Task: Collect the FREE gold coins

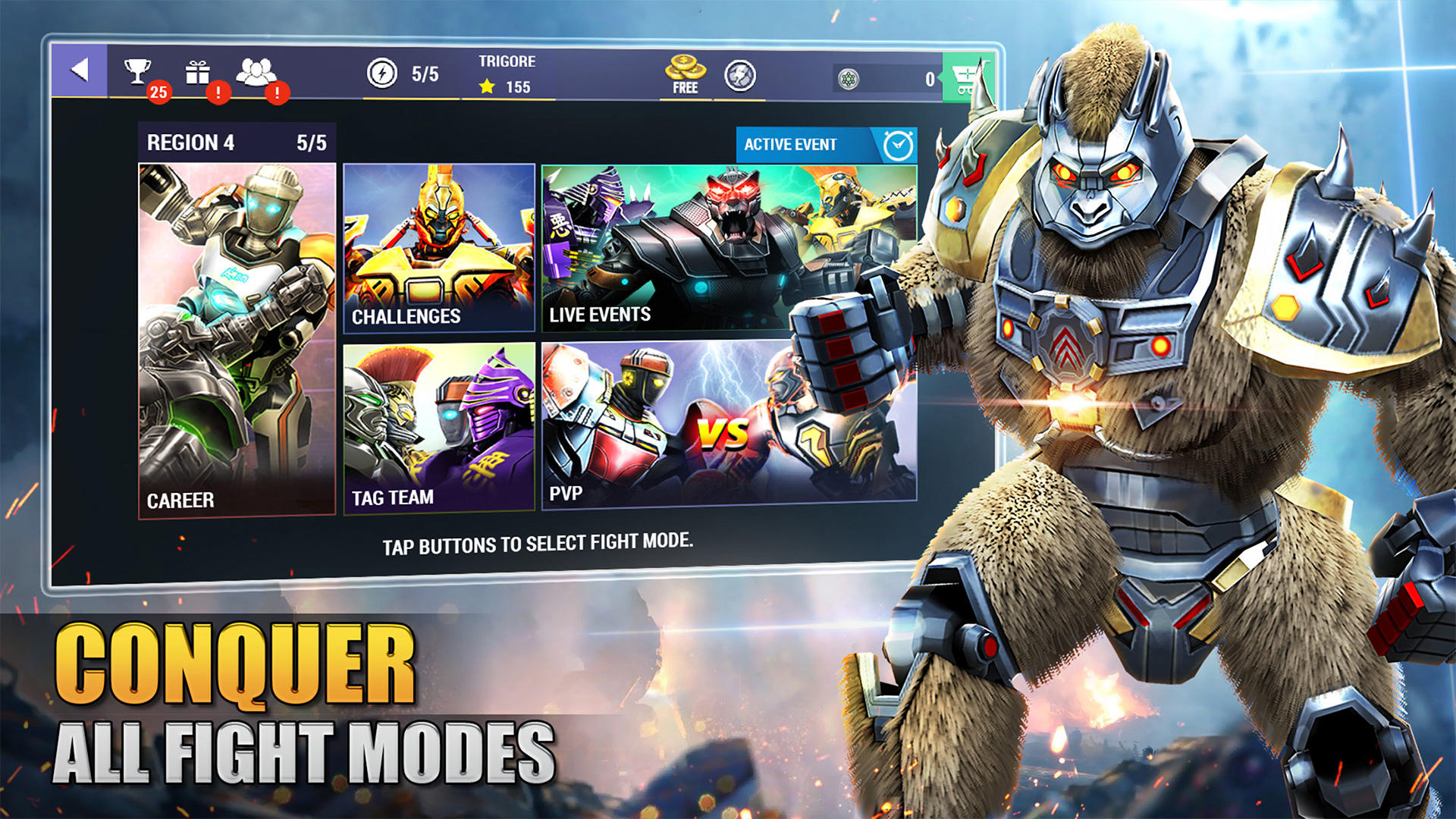Action: pyautogui.click(x=685, y=72)
